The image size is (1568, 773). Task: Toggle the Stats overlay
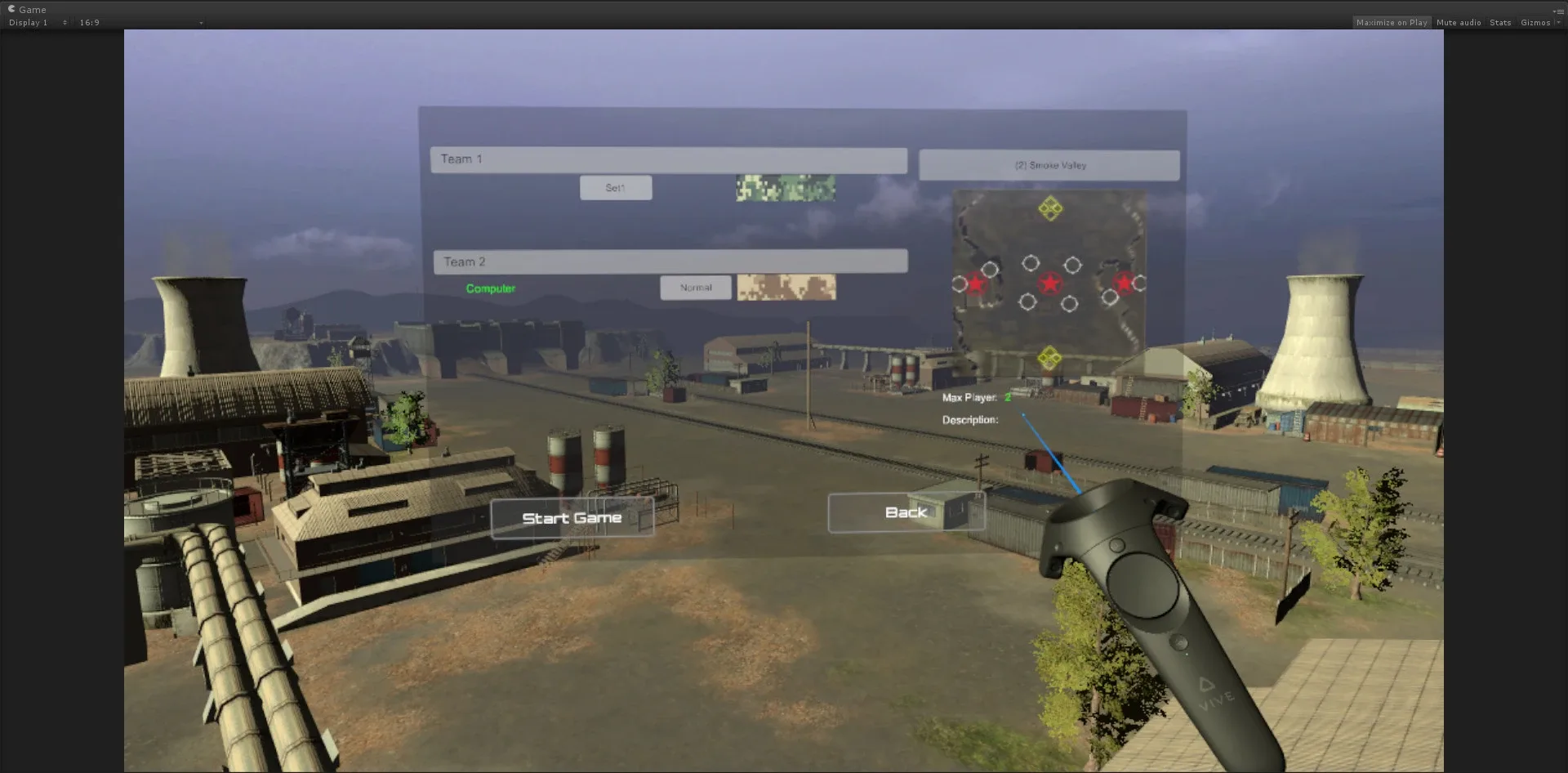click(1499, 22)
